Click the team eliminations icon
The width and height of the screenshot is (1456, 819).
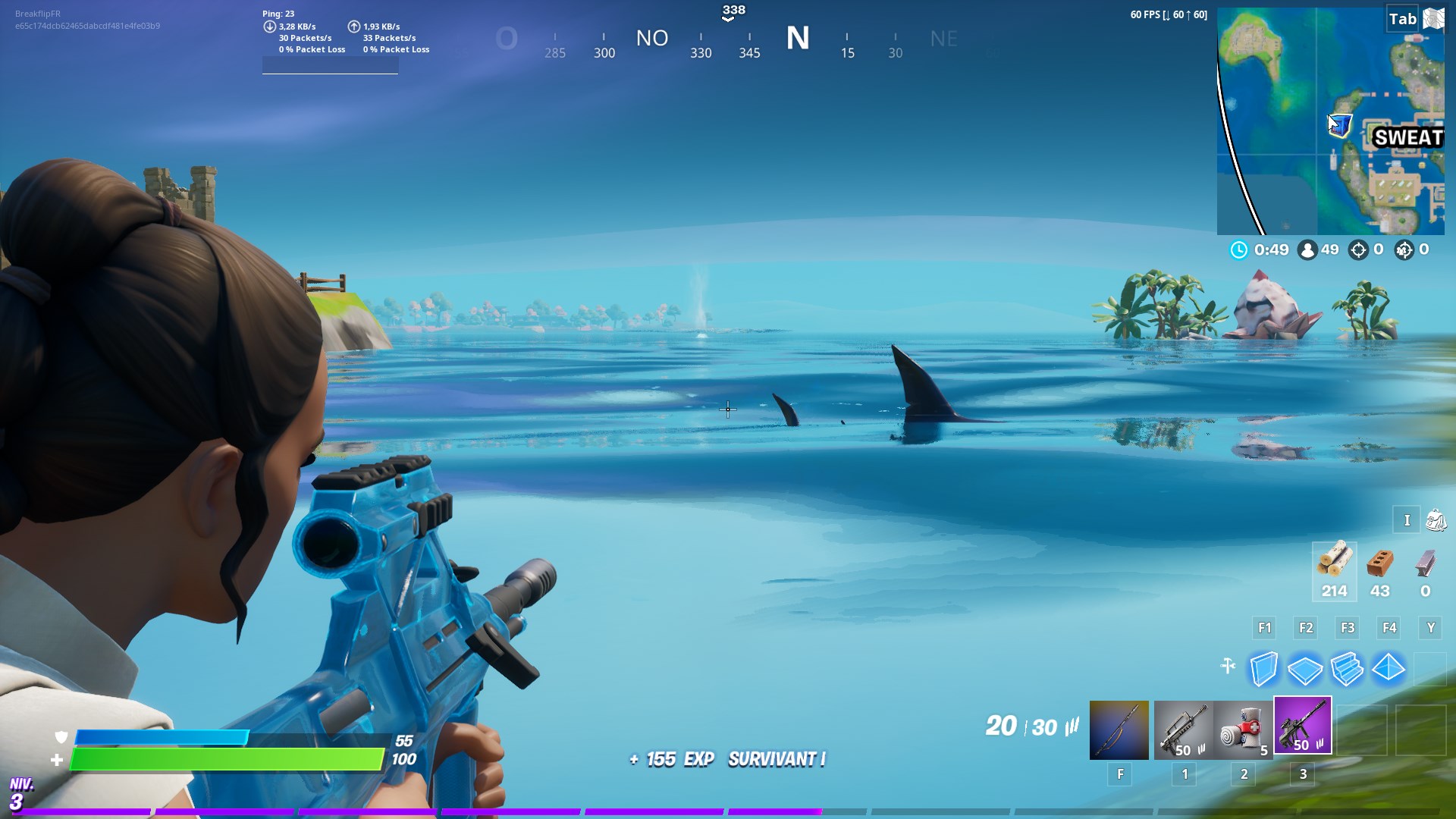pos(1404,249)
